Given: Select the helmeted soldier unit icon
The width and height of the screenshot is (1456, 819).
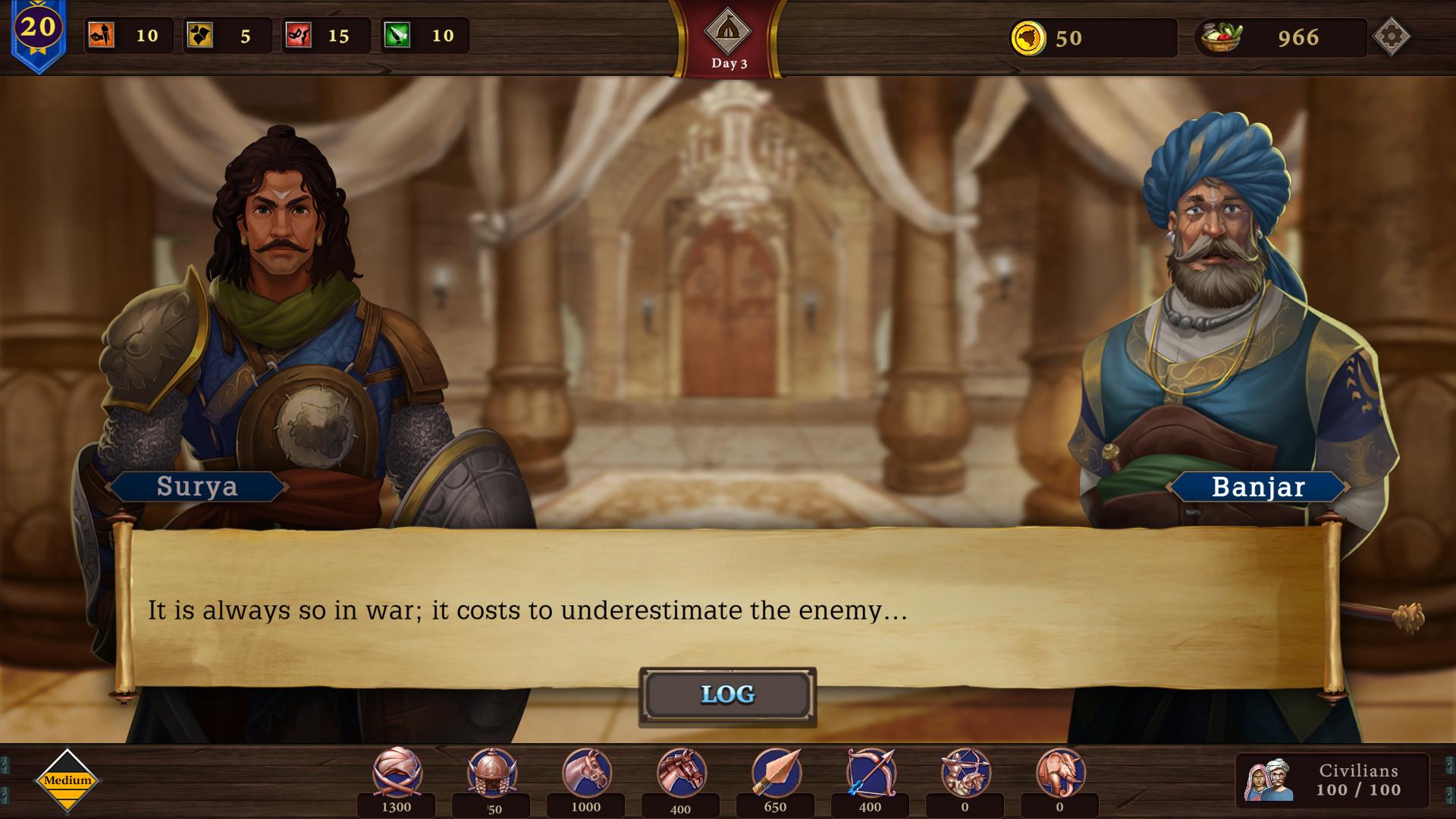Looking at the screenshot, I should [x=492, y=773].
